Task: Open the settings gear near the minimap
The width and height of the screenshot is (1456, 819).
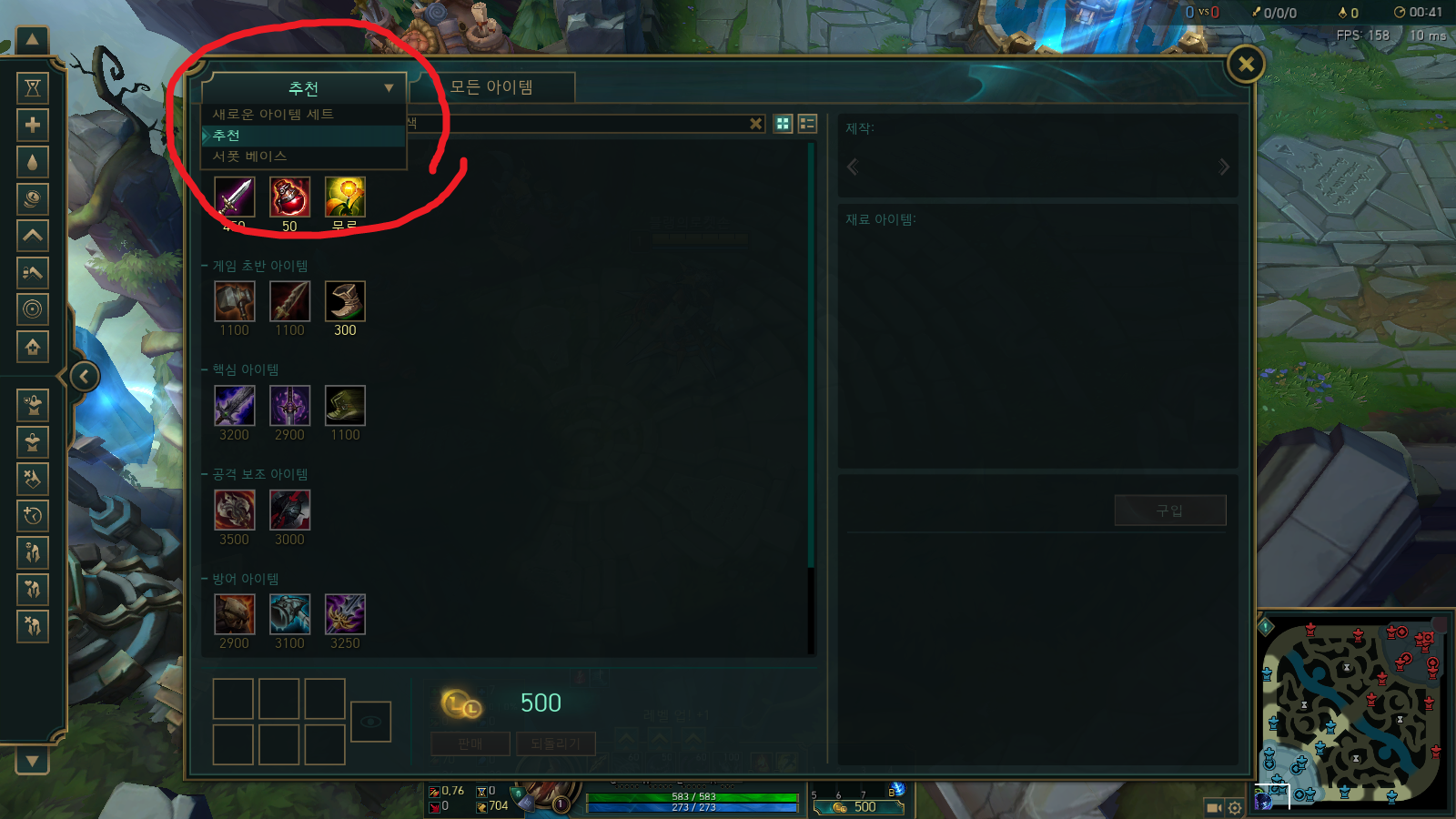Action: [x=1234, y=807]
